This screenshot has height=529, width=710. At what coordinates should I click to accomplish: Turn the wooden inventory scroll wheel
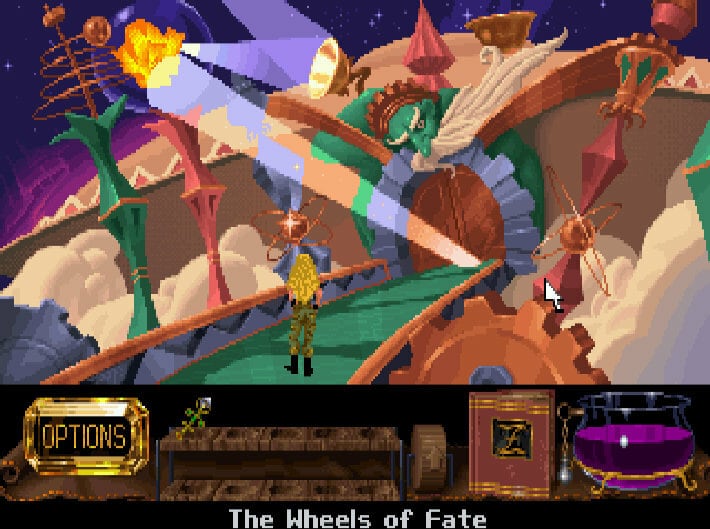click(430, 460)
